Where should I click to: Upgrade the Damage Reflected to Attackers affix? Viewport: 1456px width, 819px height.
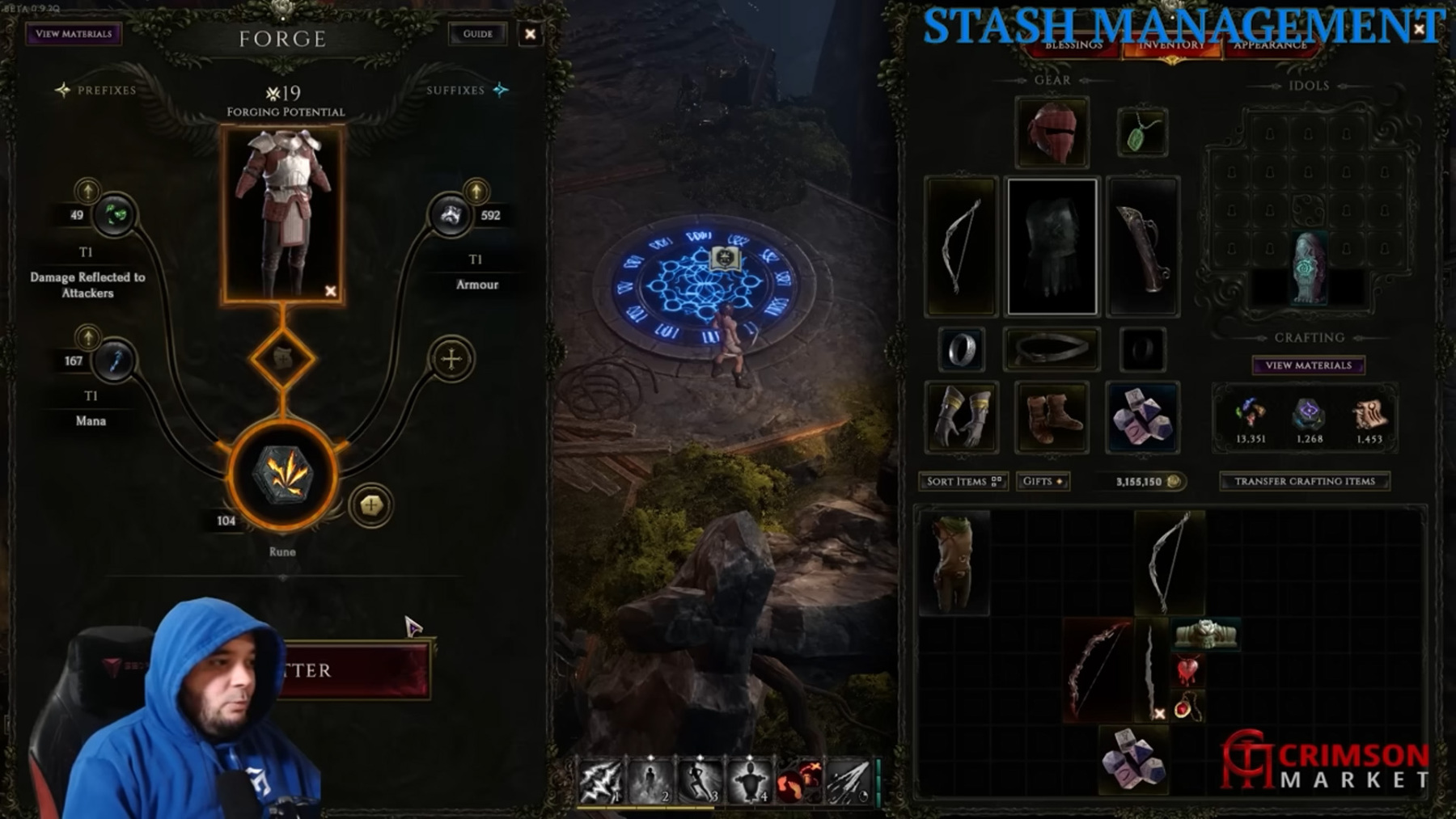pyautogui.click(x=87, y=191)
